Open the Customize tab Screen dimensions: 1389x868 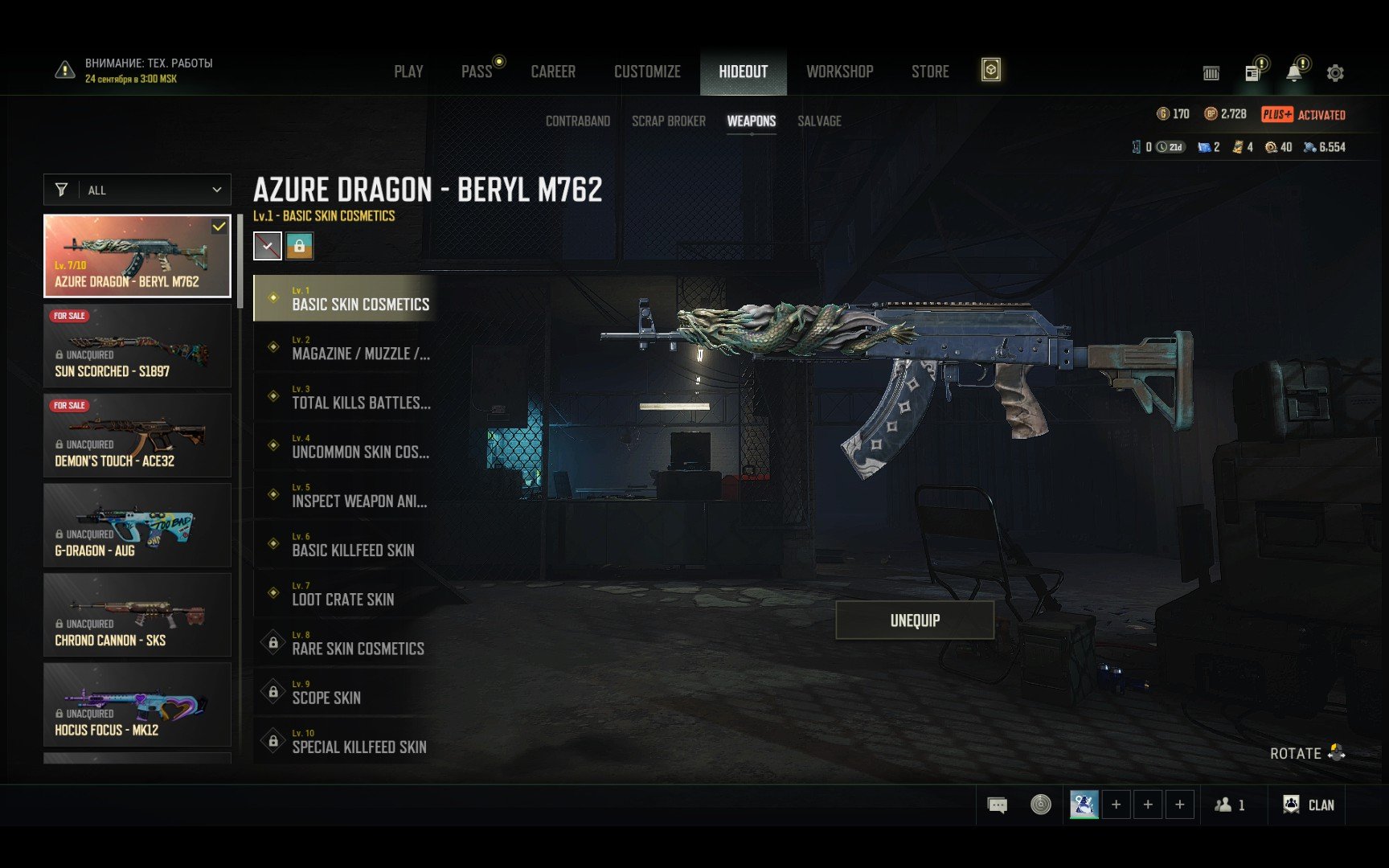[647, 72]
